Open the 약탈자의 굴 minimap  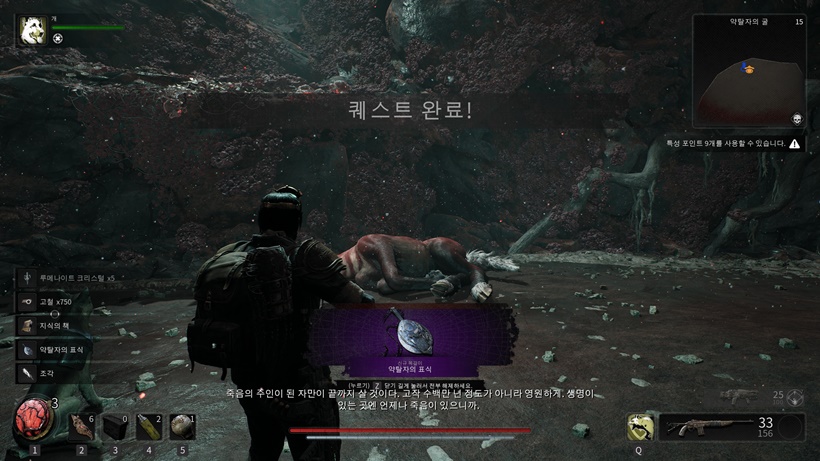coord(750,72)
